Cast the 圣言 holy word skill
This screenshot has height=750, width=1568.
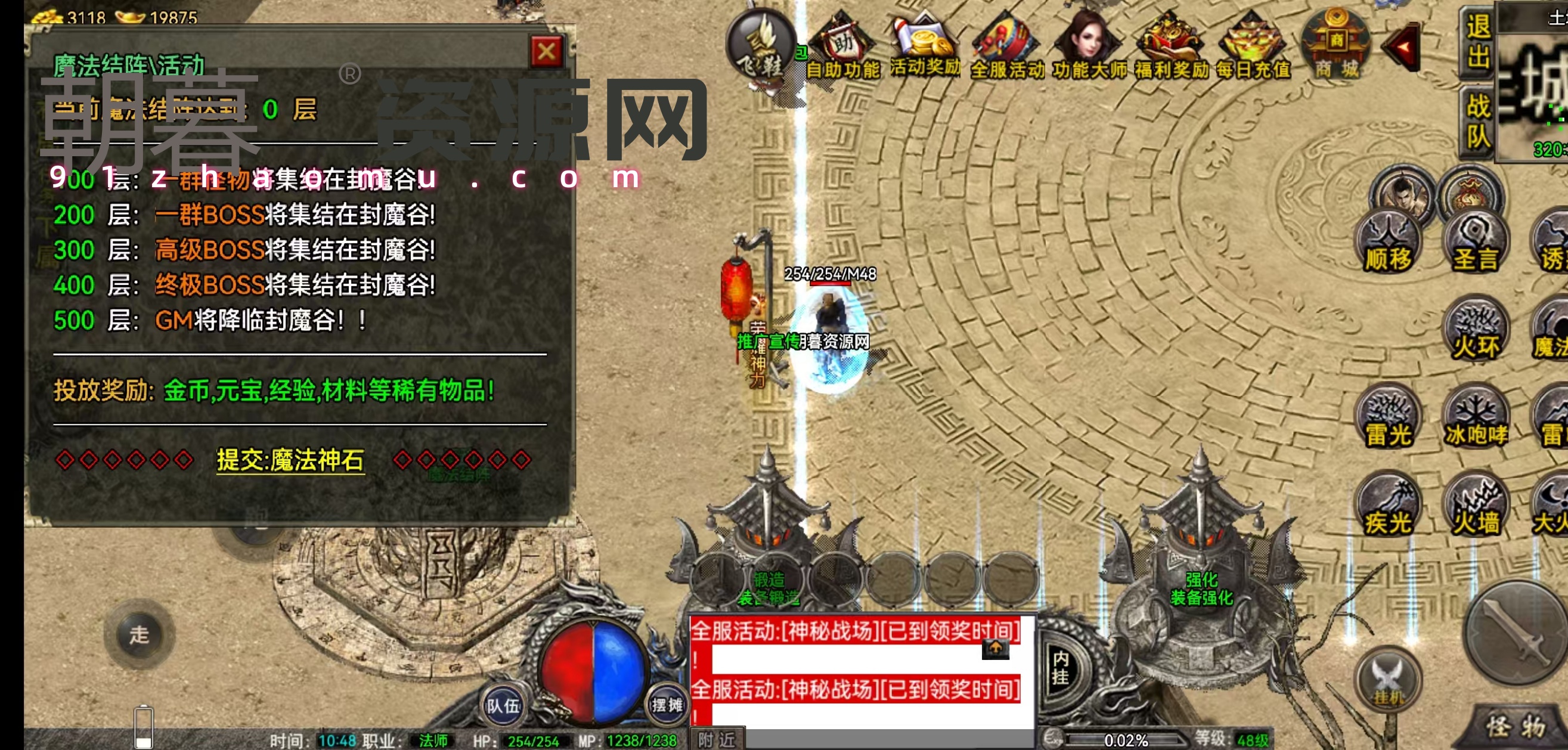click(1475, 243)
